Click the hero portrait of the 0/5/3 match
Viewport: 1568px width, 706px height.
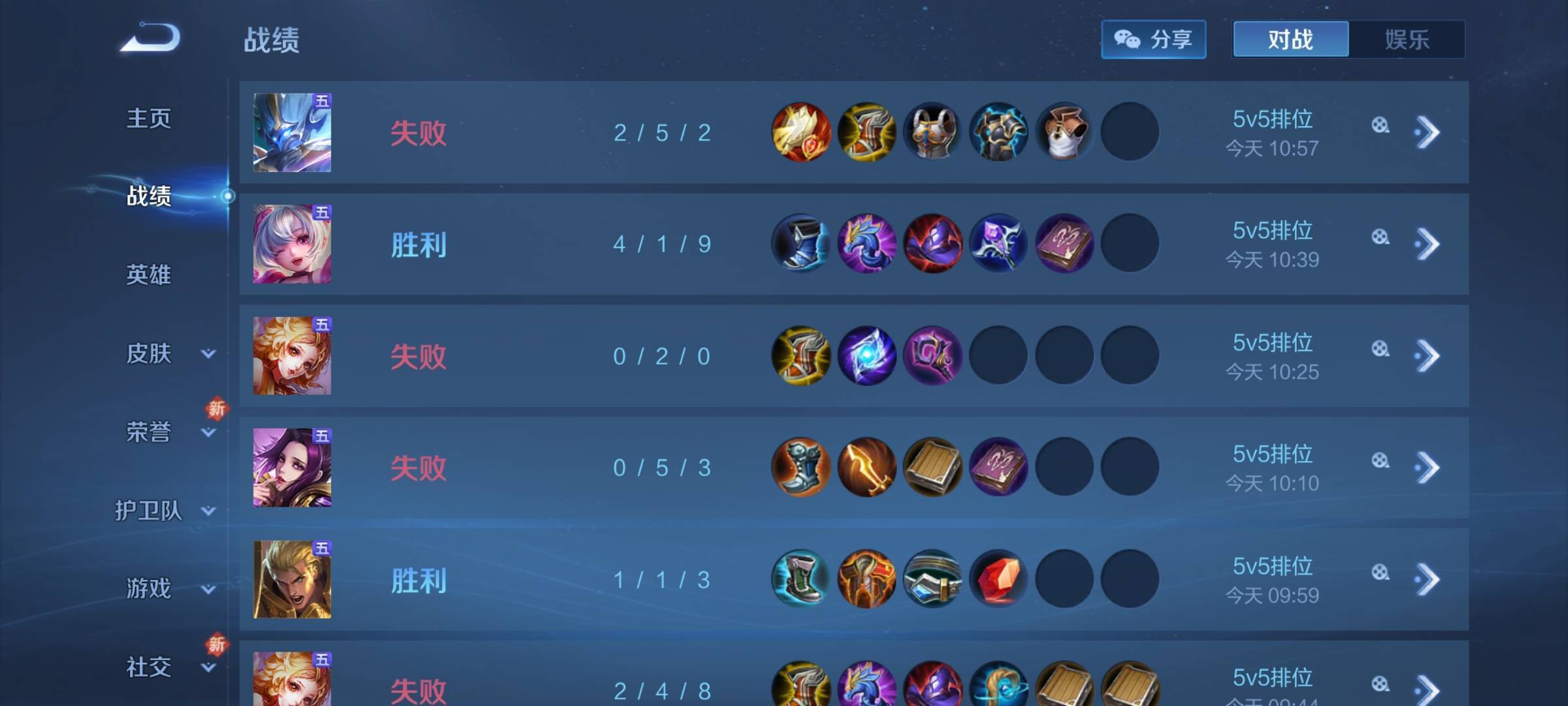[x=292, y=467]
